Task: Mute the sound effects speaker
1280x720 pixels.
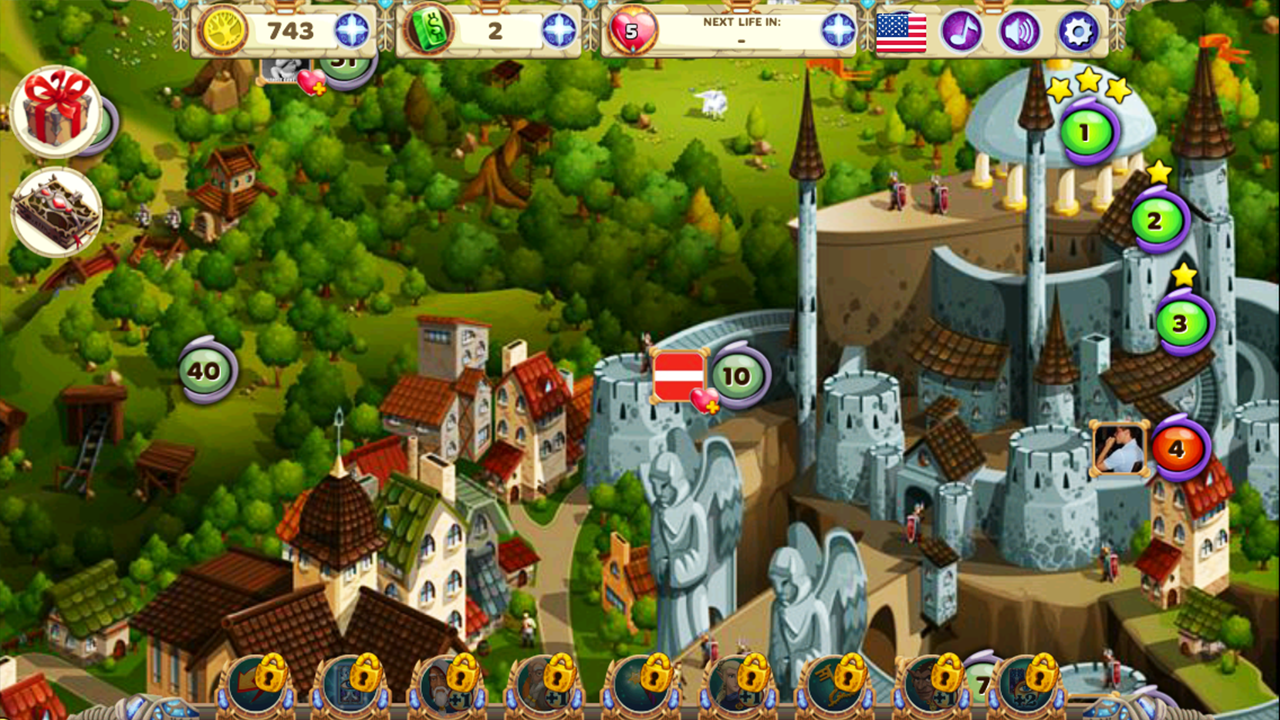Action: pyautogui.click(x=1018, y=31)
